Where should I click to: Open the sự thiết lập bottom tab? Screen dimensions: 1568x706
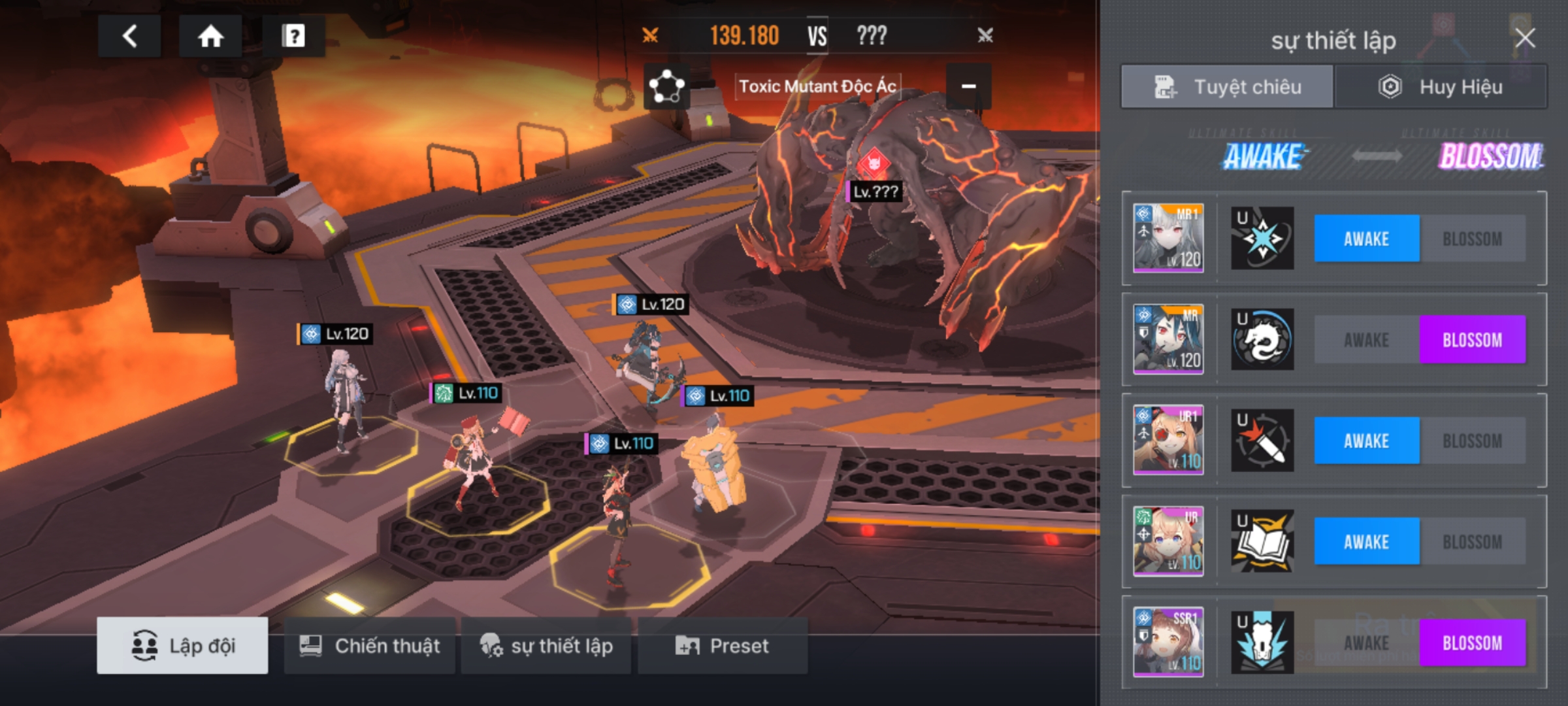click(546, 646)
